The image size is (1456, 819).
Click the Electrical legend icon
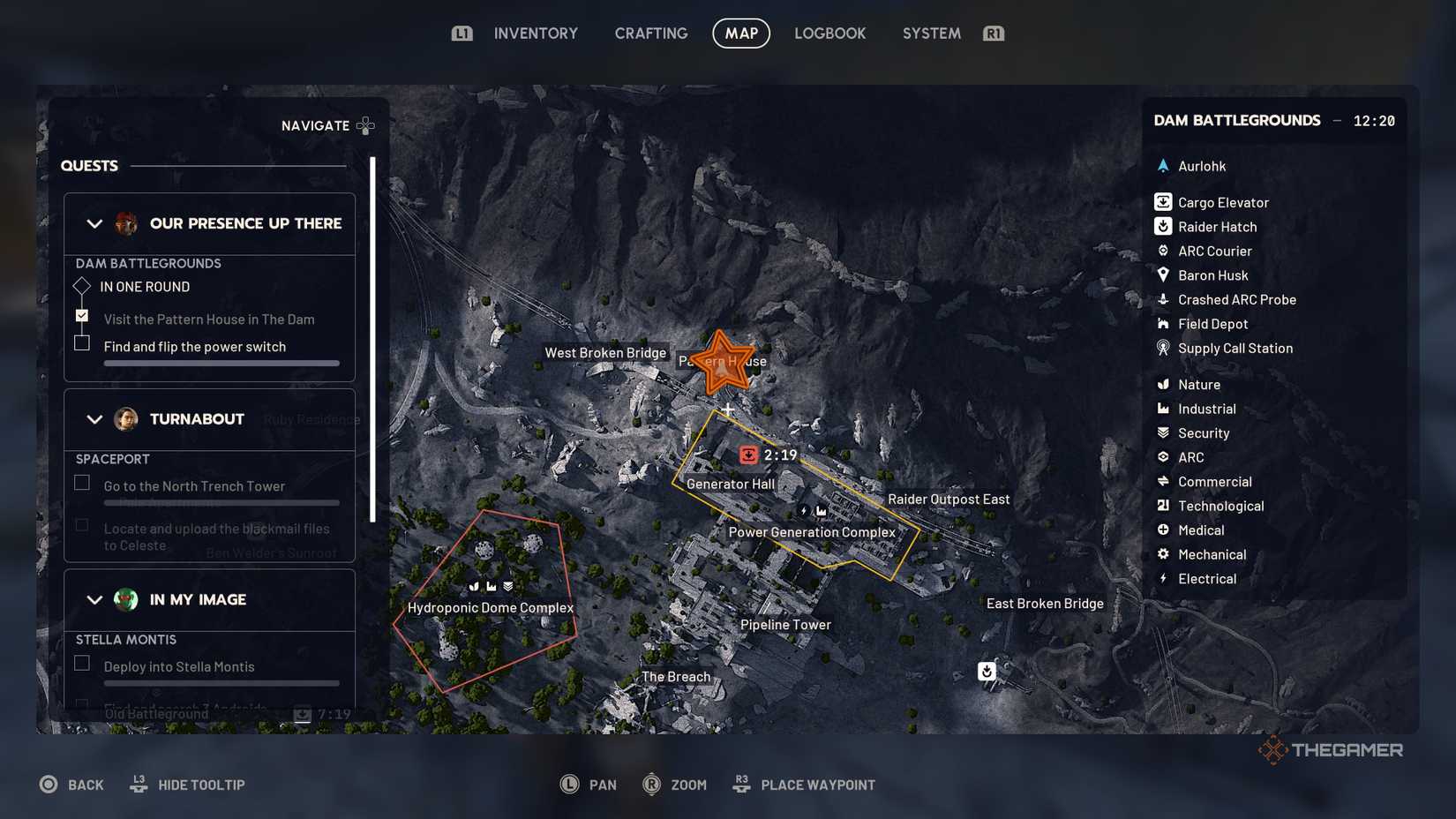(1165, 579)
